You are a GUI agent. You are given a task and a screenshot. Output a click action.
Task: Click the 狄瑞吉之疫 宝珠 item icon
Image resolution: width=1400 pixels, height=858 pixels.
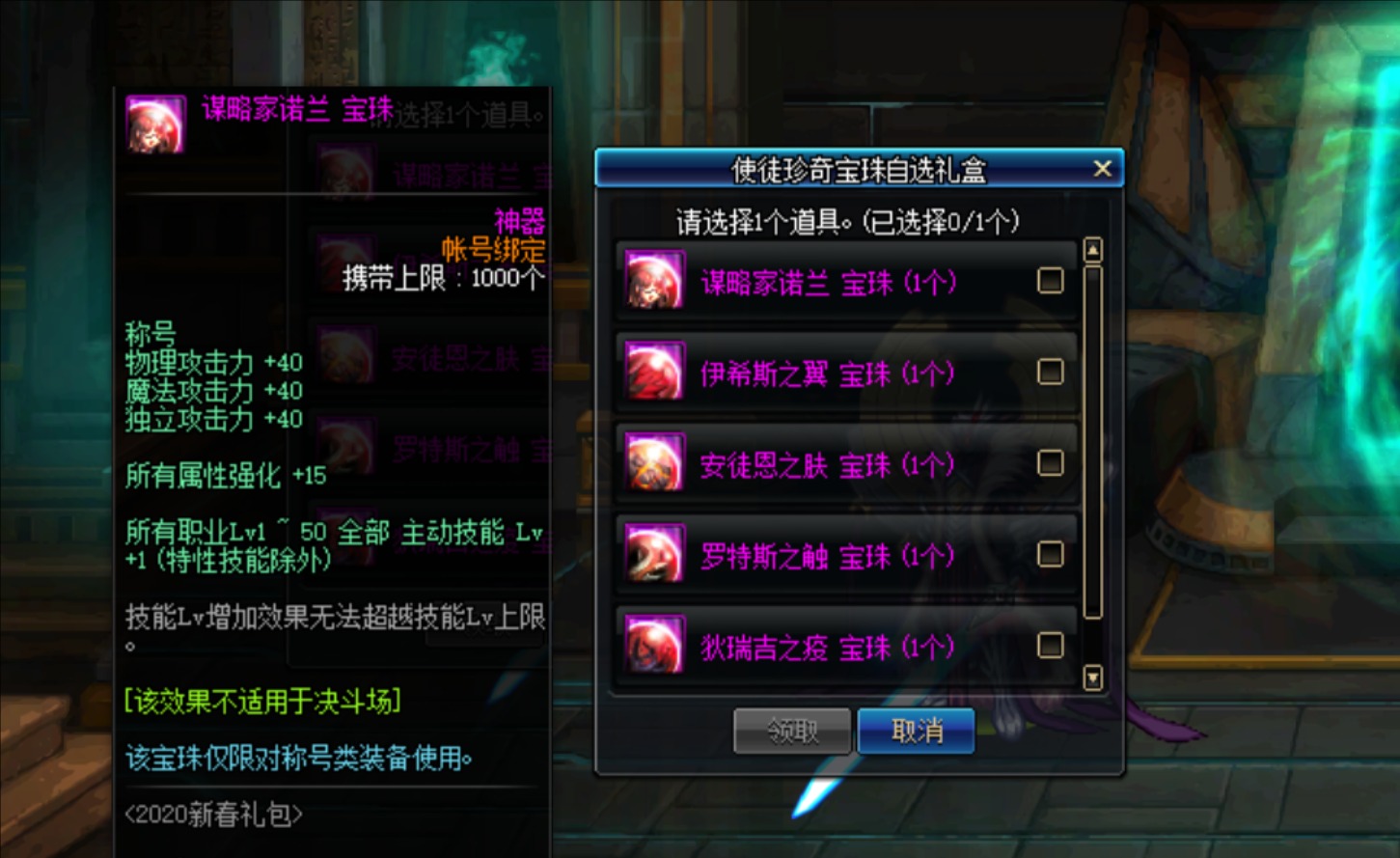click(655, 645)
